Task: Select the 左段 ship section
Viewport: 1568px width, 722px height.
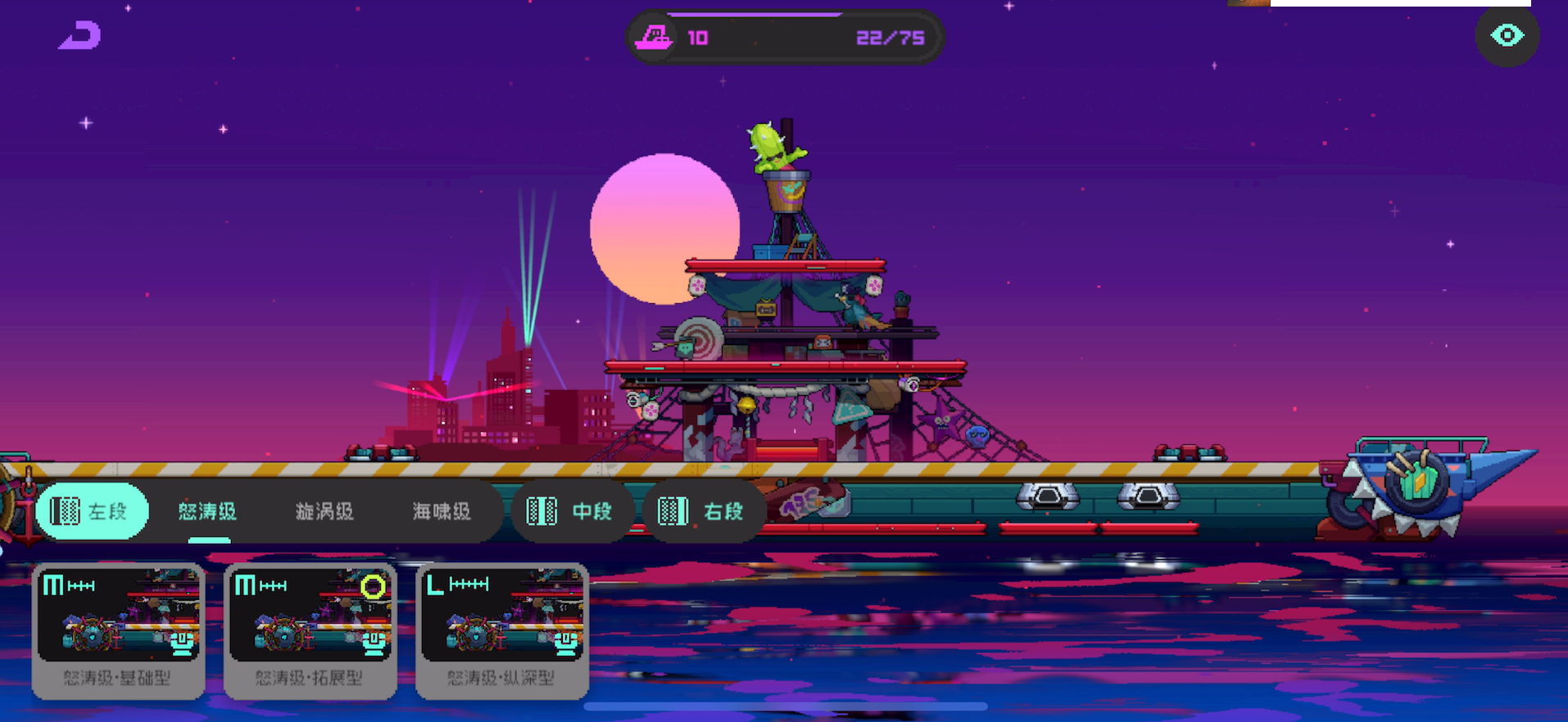Action: 92,511
